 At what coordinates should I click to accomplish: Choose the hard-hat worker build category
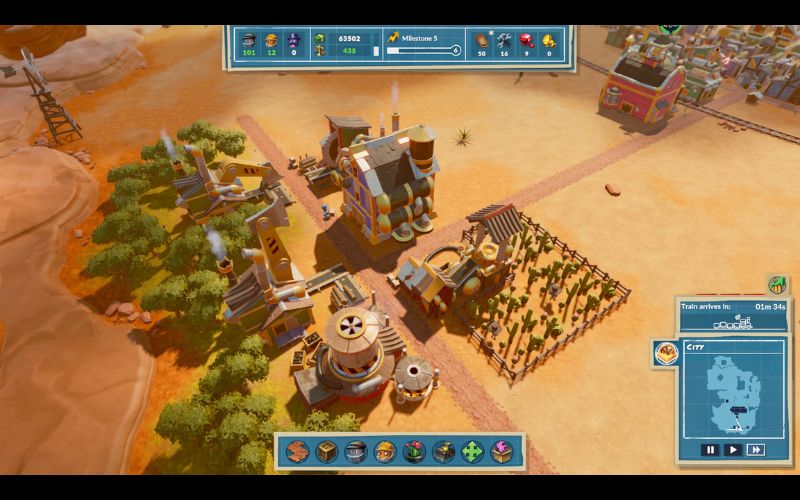point(384,451)
